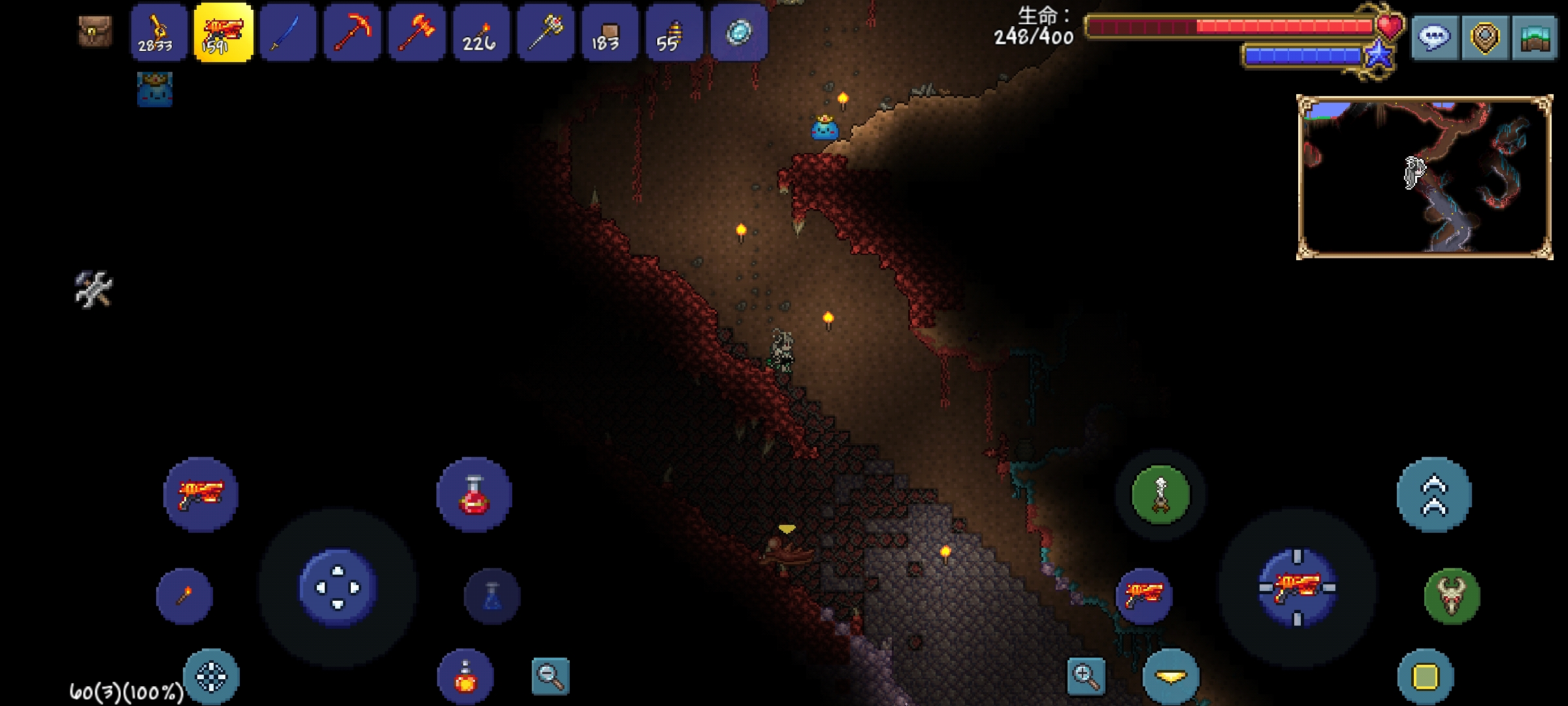
Task: Select the magic mirror hotbar slot
Action: [x=739, y=33]
